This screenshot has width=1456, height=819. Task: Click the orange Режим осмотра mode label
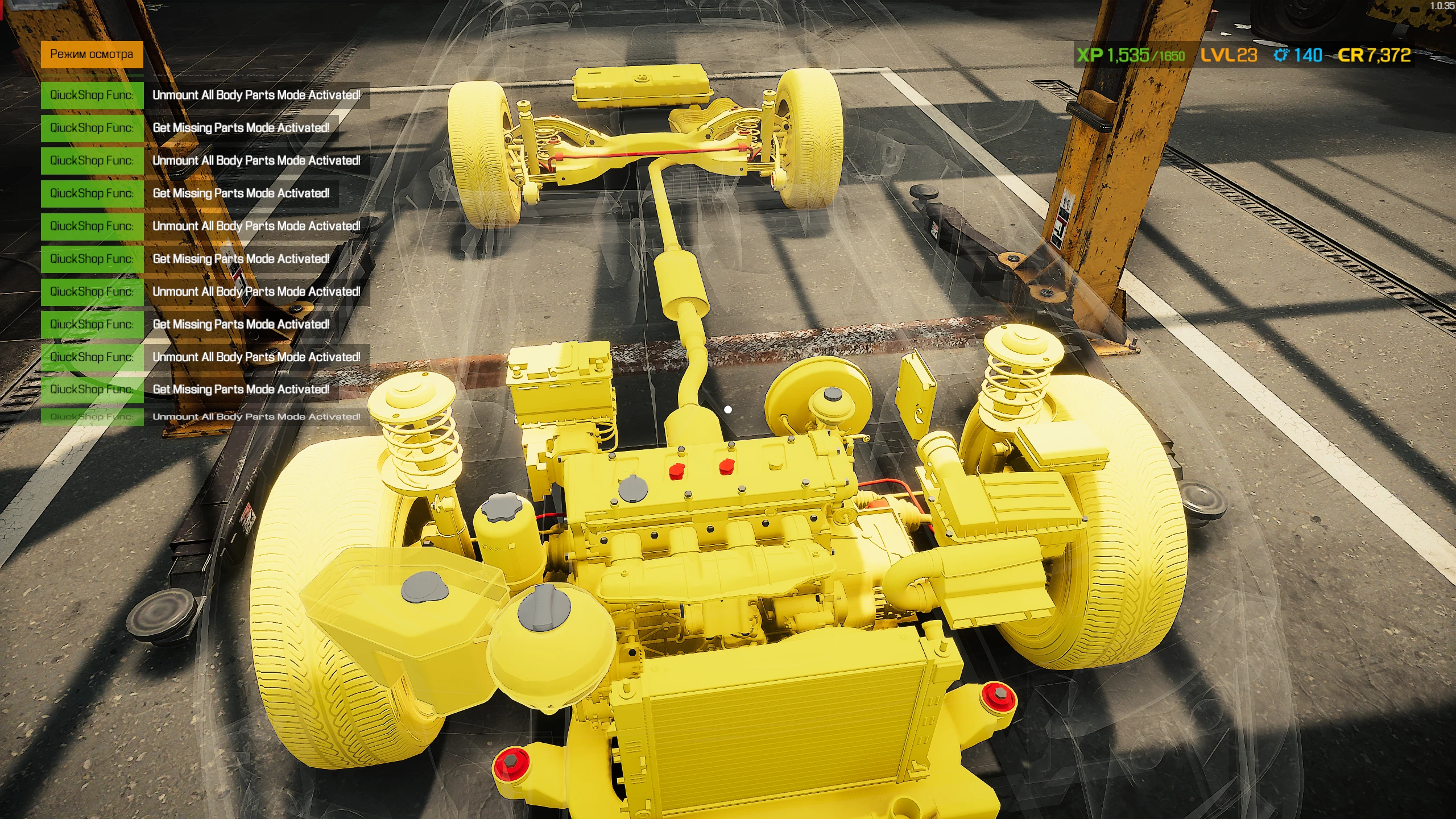[91, 55]
